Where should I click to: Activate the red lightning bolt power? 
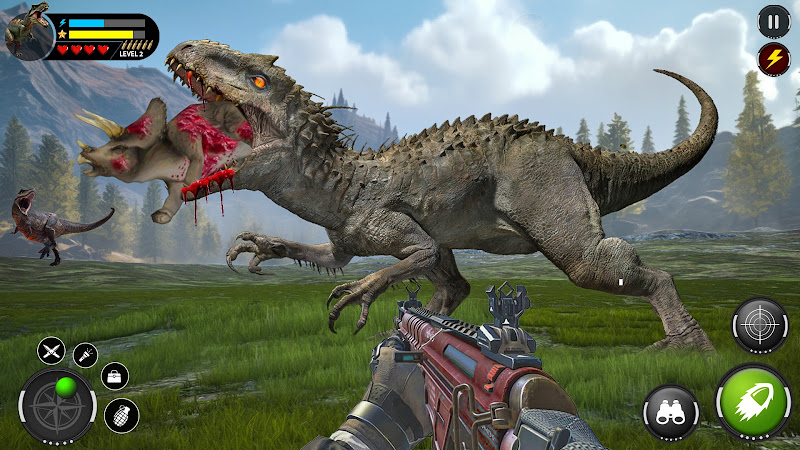coord(773,58)
